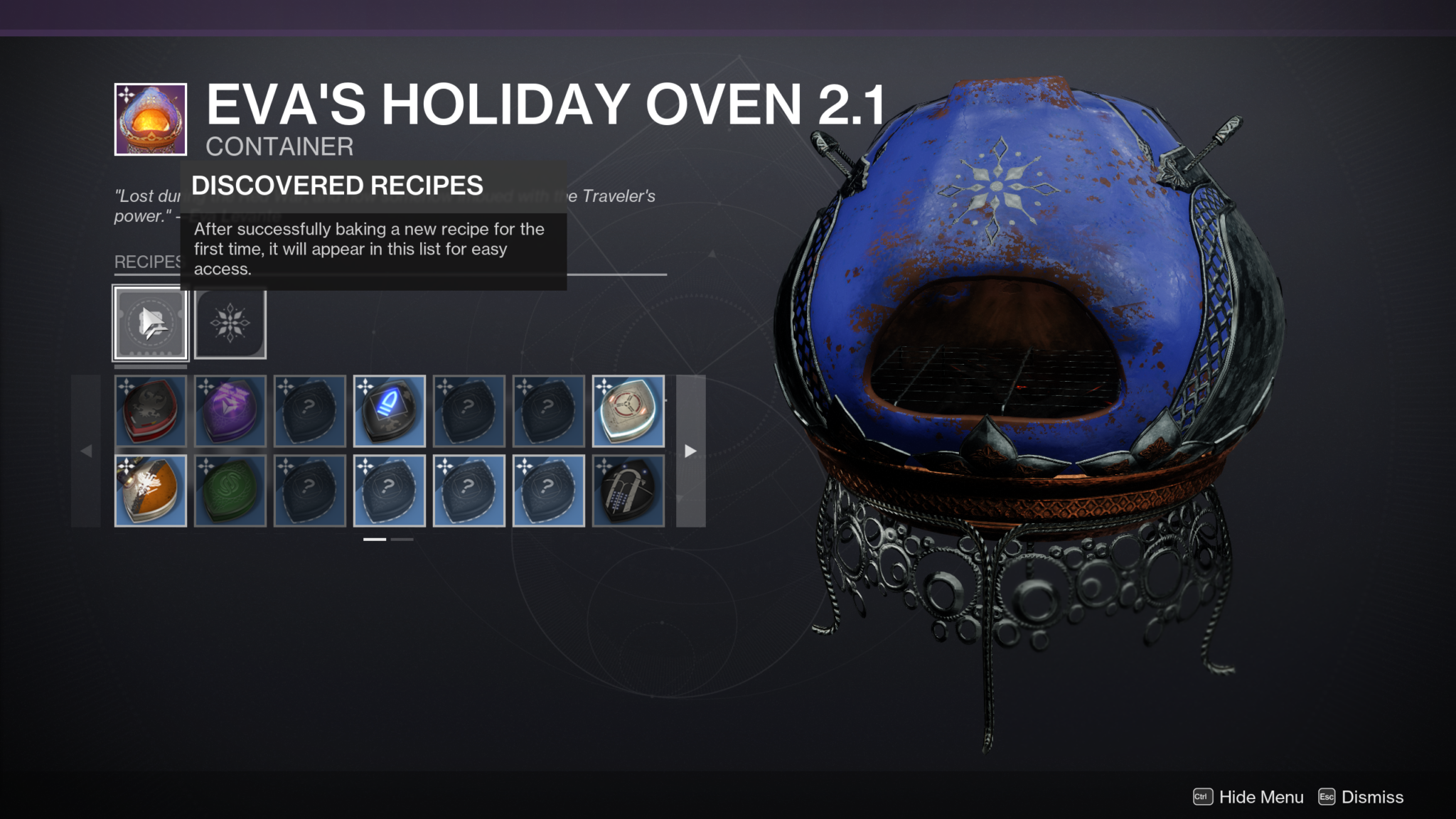The width and height of the screenshot is (1456, 819).
Task: Dismiss the oven screen
Action: click(x=1361, y=797)
